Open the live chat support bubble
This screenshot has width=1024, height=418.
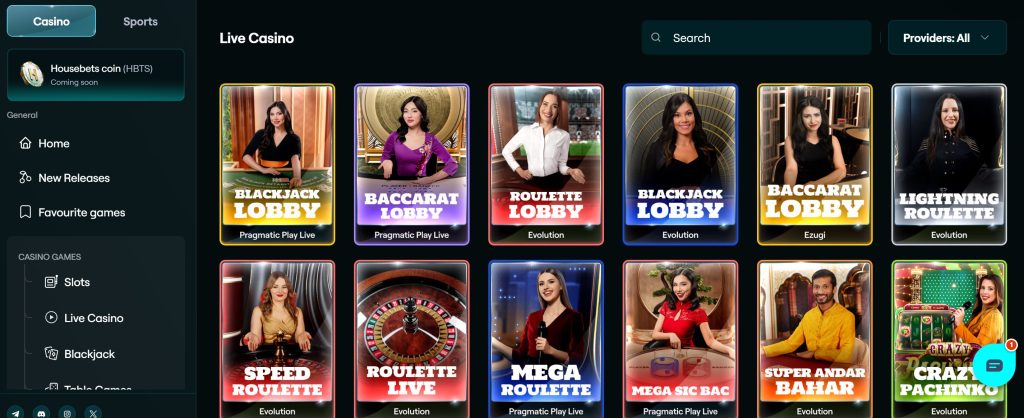993,365
